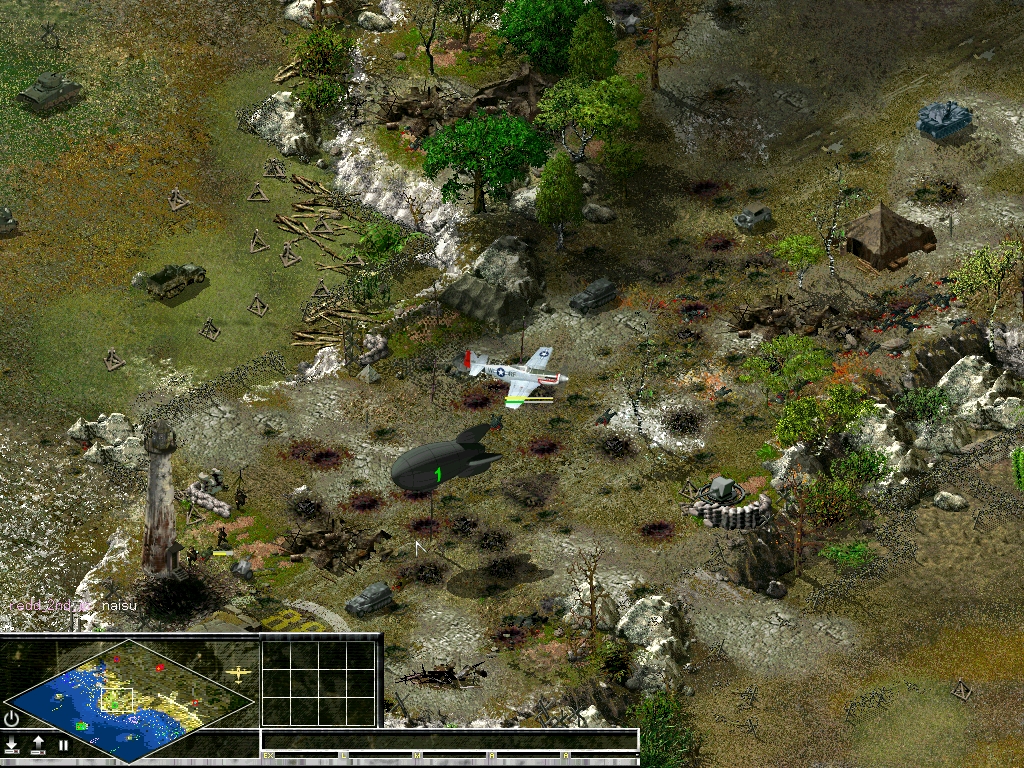Select the save game down-arrow icon
This screenshot has height=768, width=1024.
pos(12,745)
